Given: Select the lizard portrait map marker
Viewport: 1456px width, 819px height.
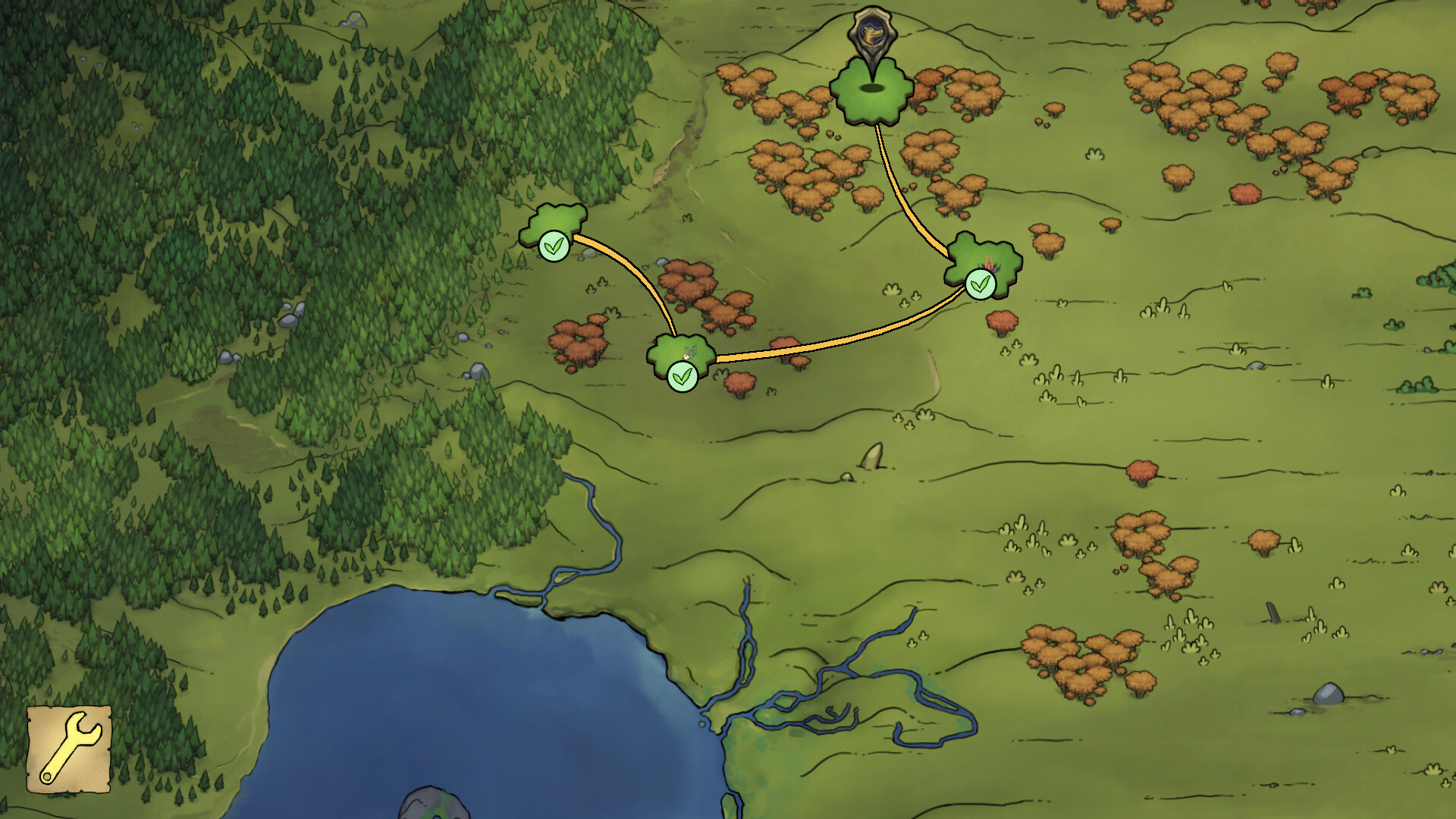Looking at the screenshot, I should 874,34.
